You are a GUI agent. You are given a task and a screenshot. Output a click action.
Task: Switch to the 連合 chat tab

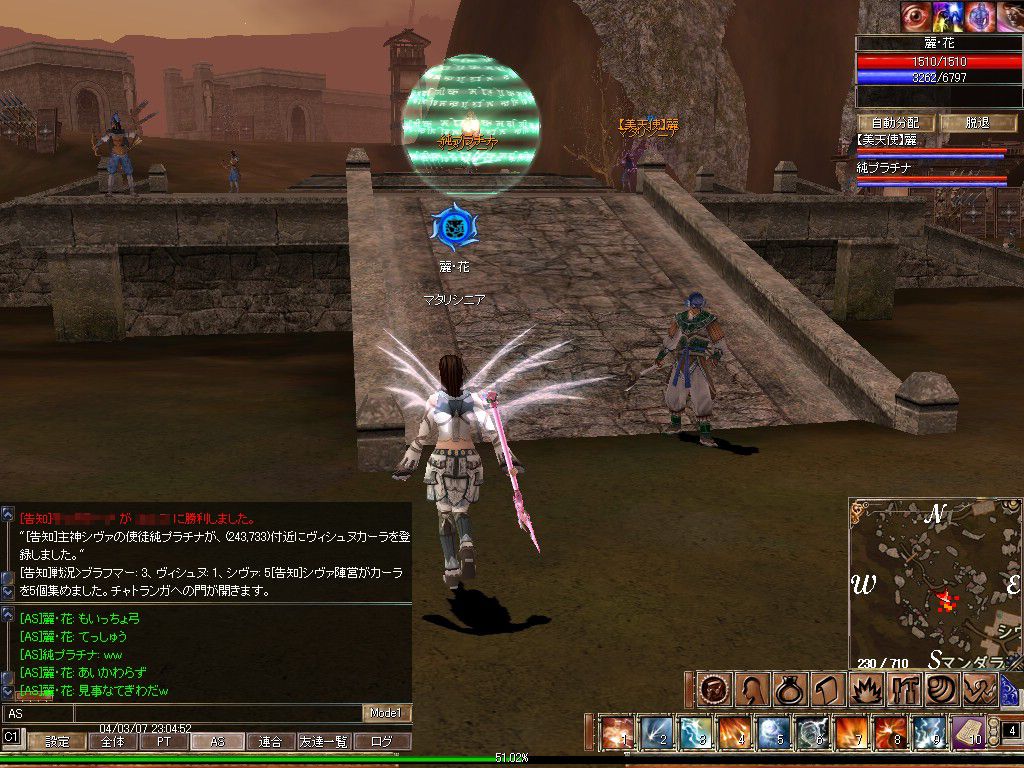coord(270,742)
